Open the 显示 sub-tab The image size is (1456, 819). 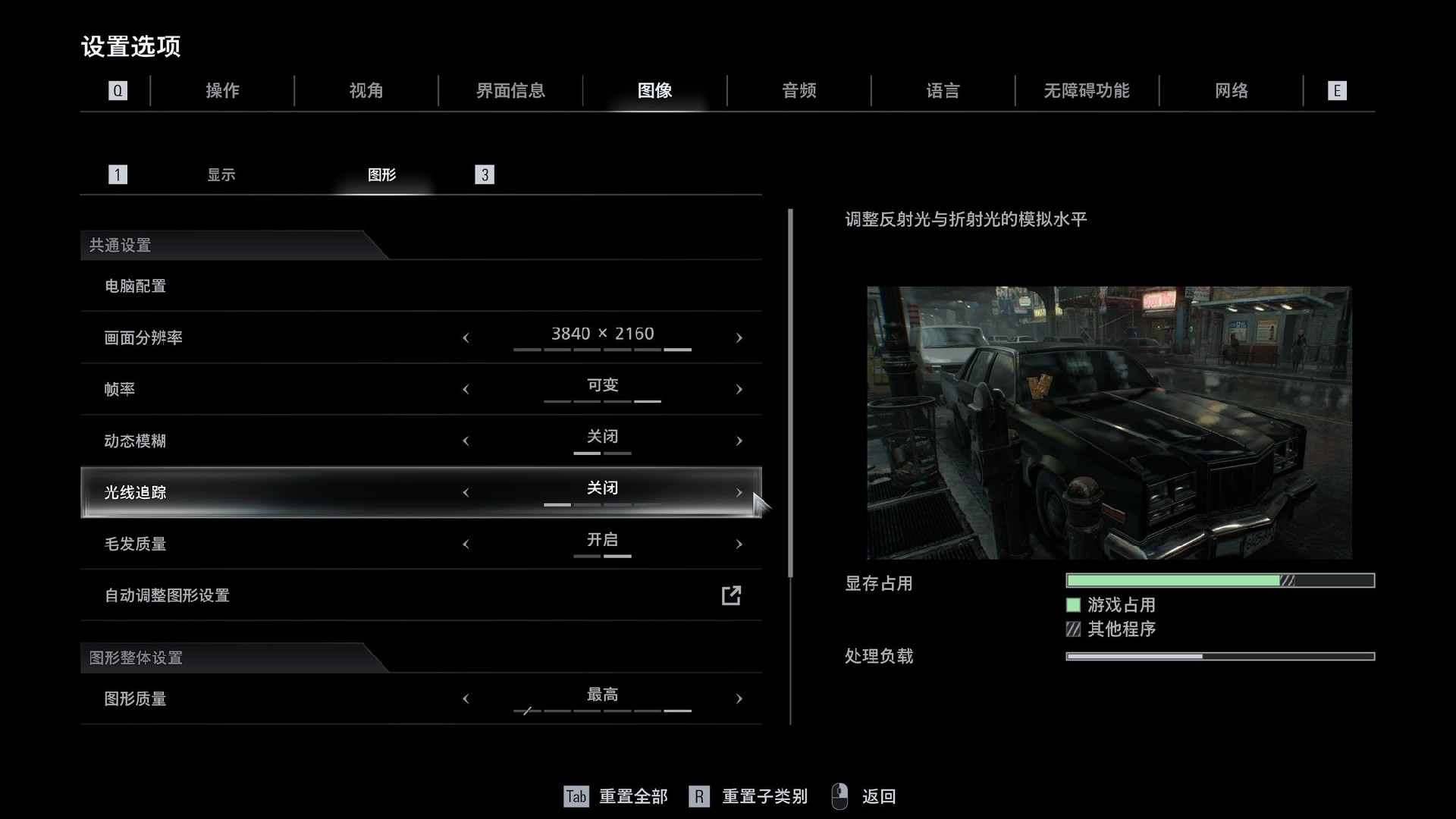[x=222, y=174]
